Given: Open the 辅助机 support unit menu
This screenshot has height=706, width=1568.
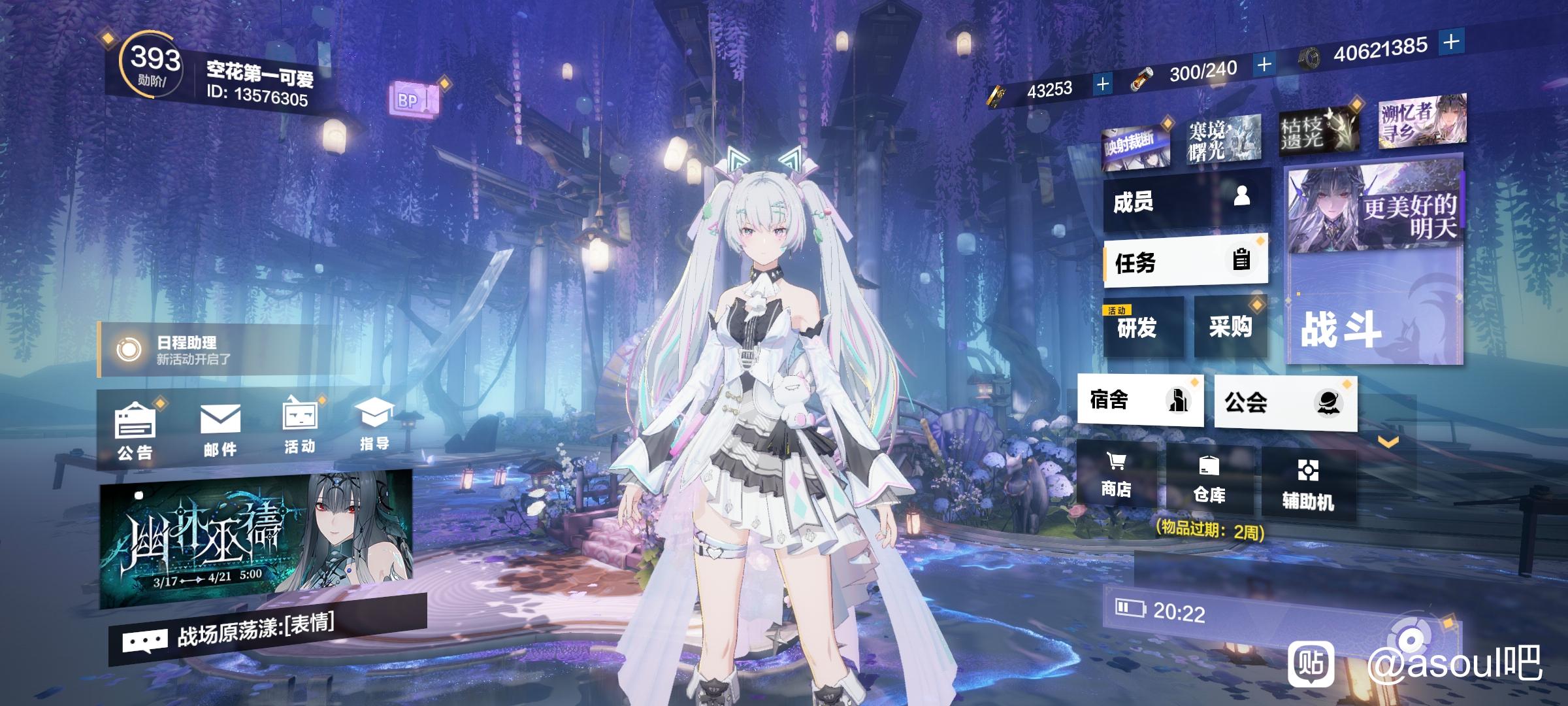Looking at the screenshot, I should point(1307,485).
